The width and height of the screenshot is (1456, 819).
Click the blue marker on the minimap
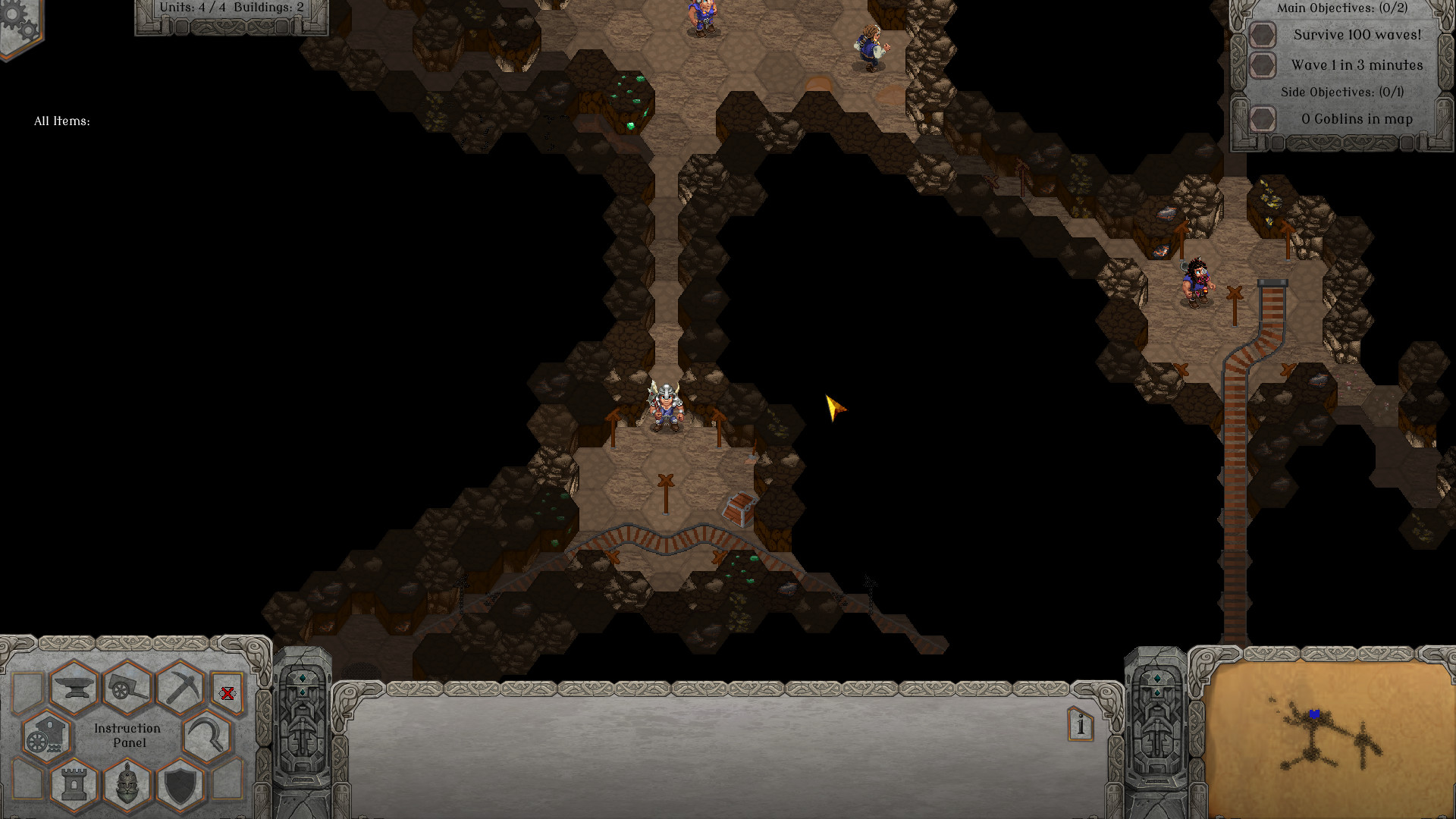[1313, 713]
